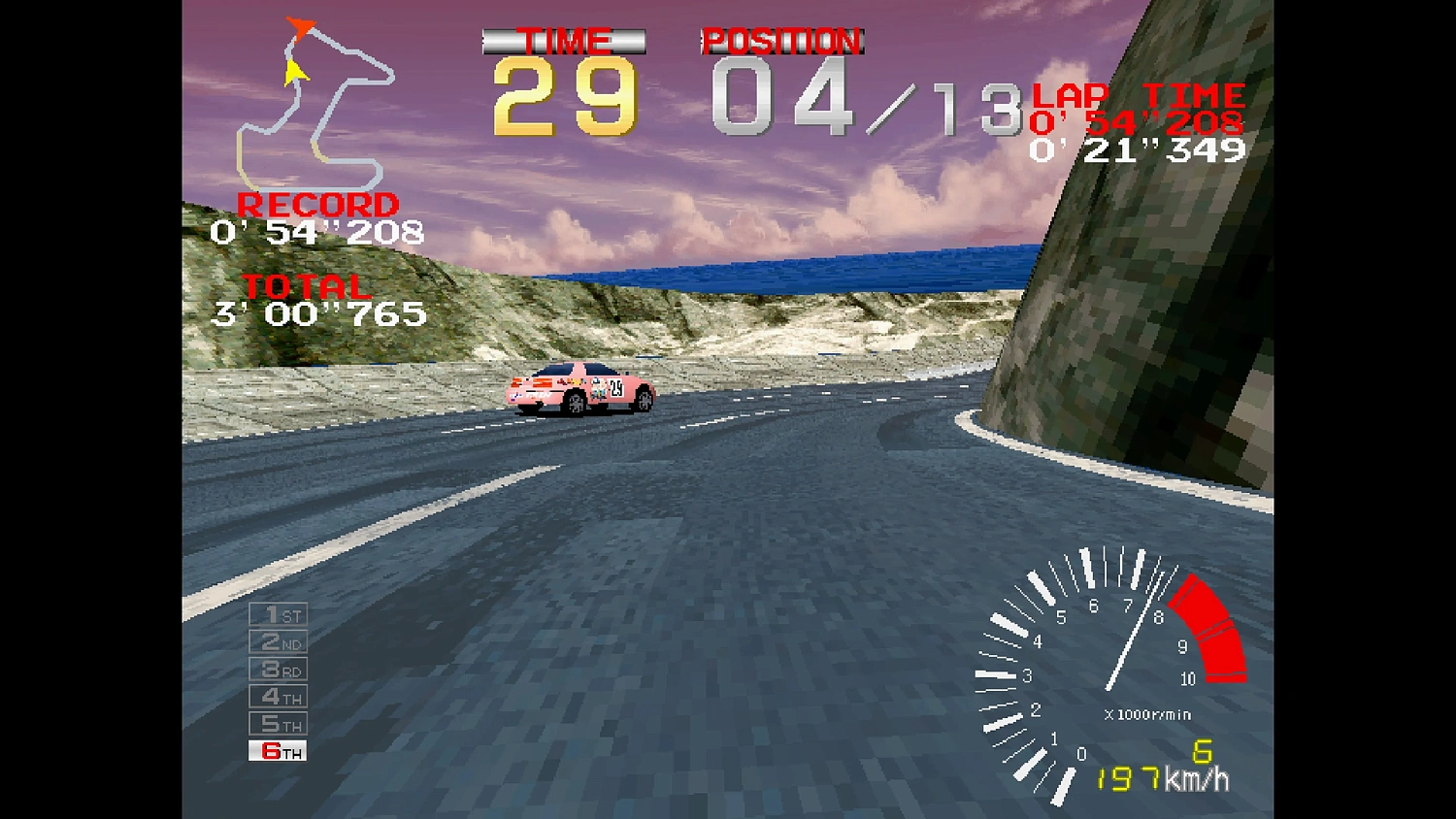Click the yellow 6 gear indicator
The width and height of the screenshot is (1456, 819).
[x=1201, y=752]
